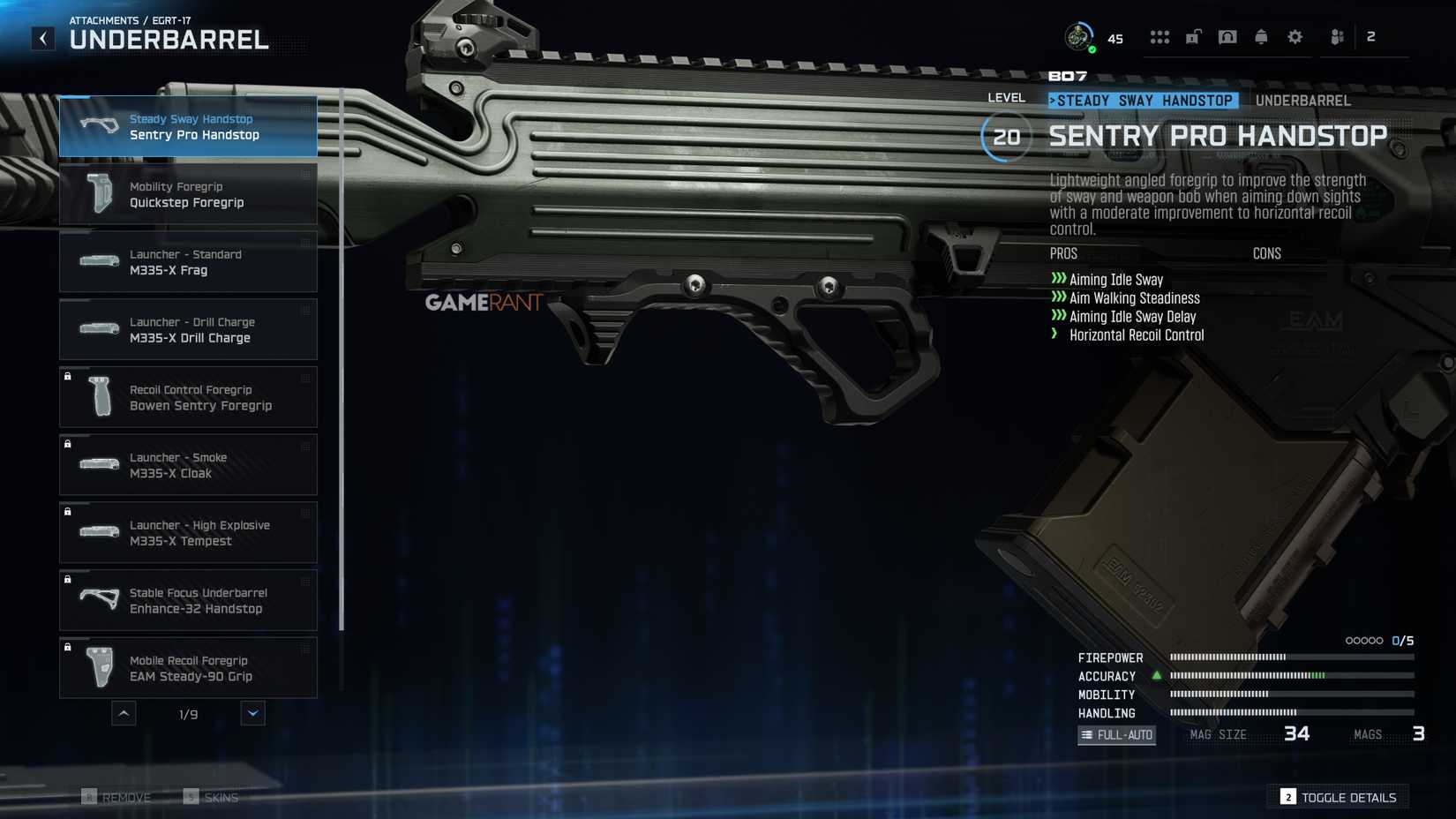
Task: Click the store/home icon in top bar
Action: 1227,37
